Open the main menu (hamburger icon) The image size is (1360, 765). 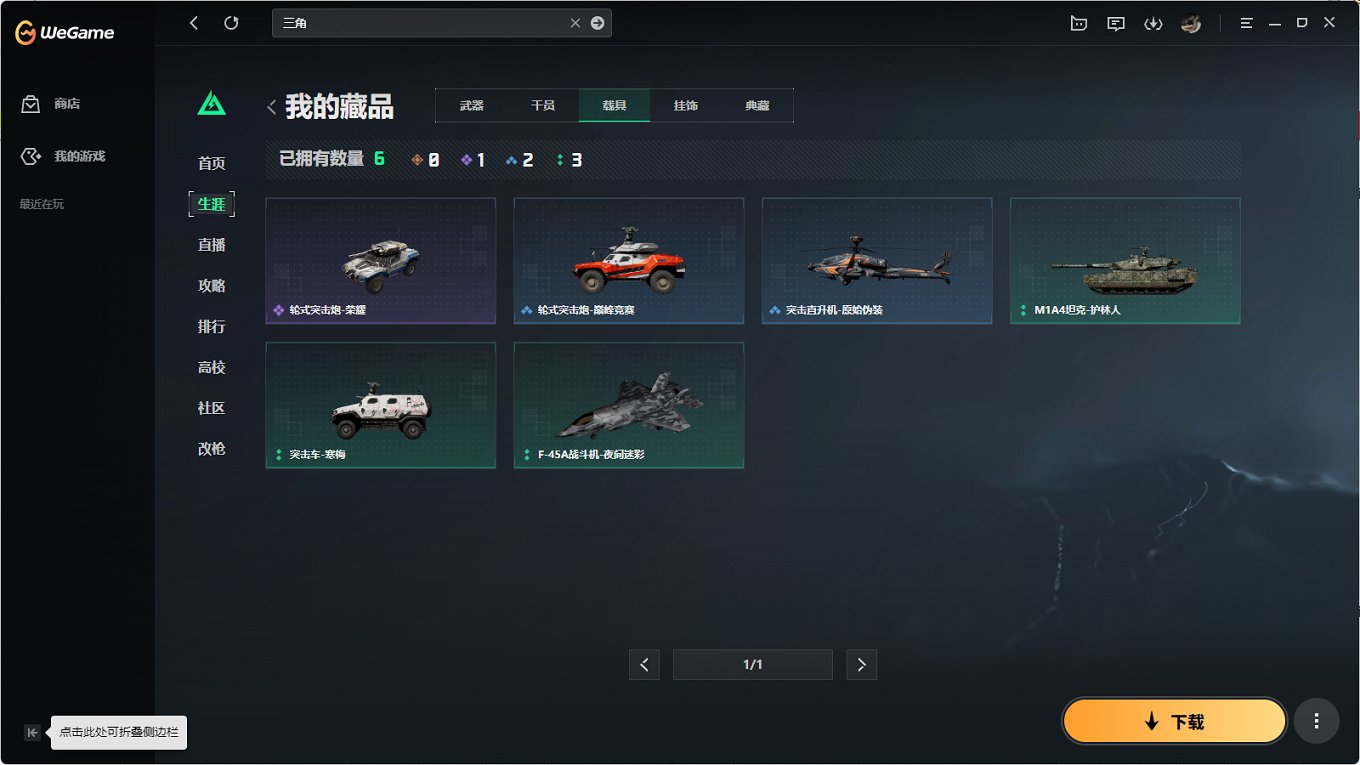click(x=1246, y=22)
